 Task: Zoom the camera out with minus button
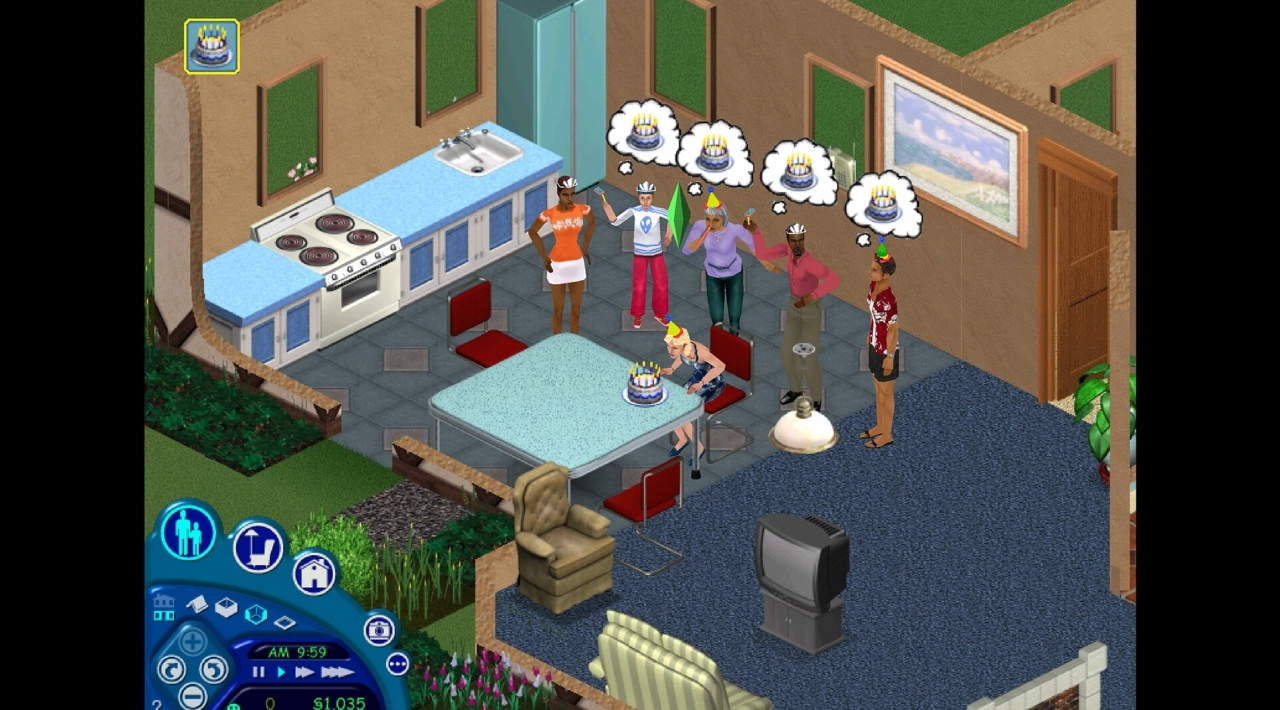tap(193, 695)
